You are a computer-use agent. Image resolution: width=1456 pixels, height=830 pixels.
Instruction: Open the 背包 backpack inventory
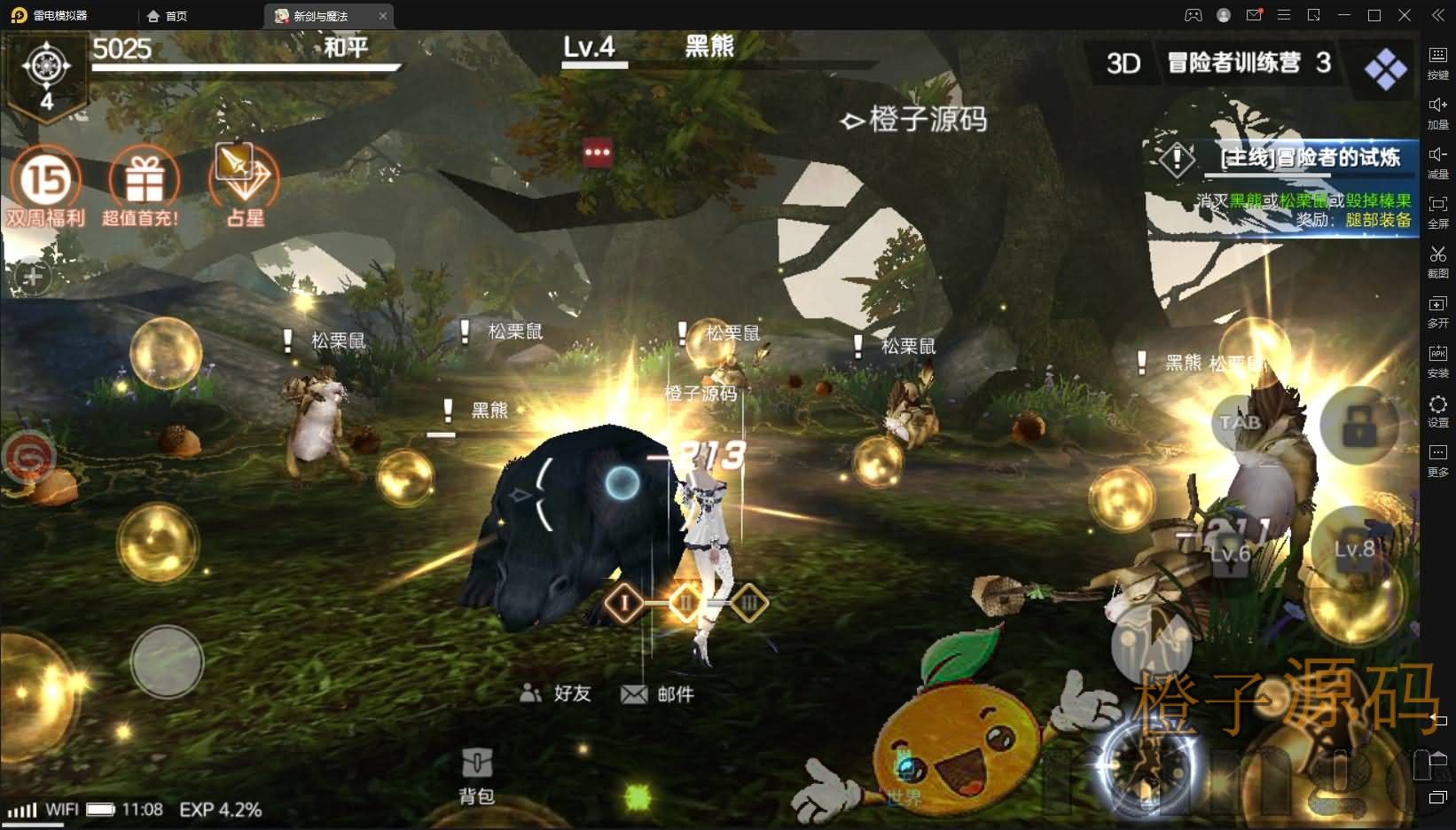coord(478,763)
